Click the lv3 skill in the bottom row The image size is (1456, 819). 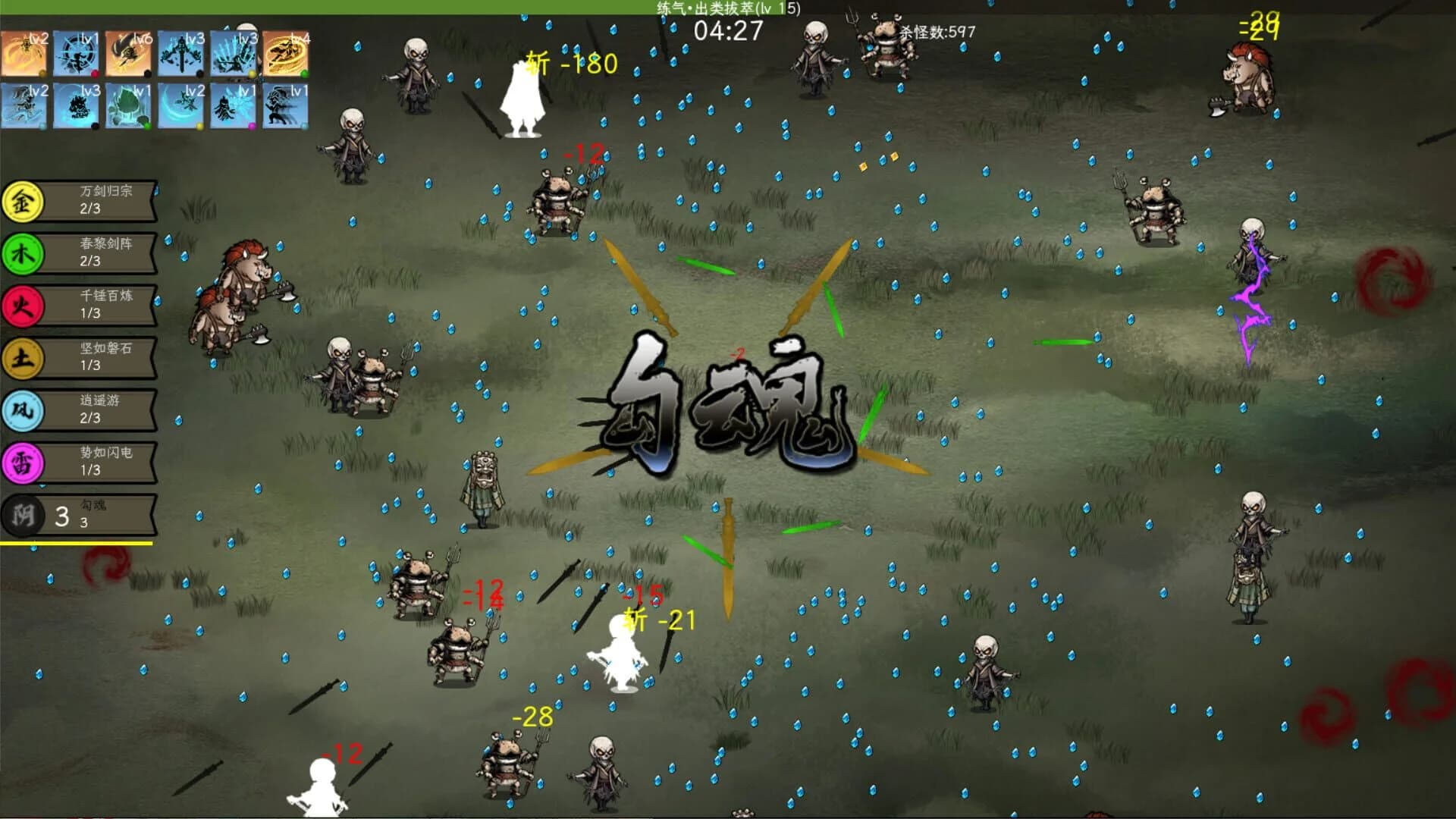coord(76,106)
